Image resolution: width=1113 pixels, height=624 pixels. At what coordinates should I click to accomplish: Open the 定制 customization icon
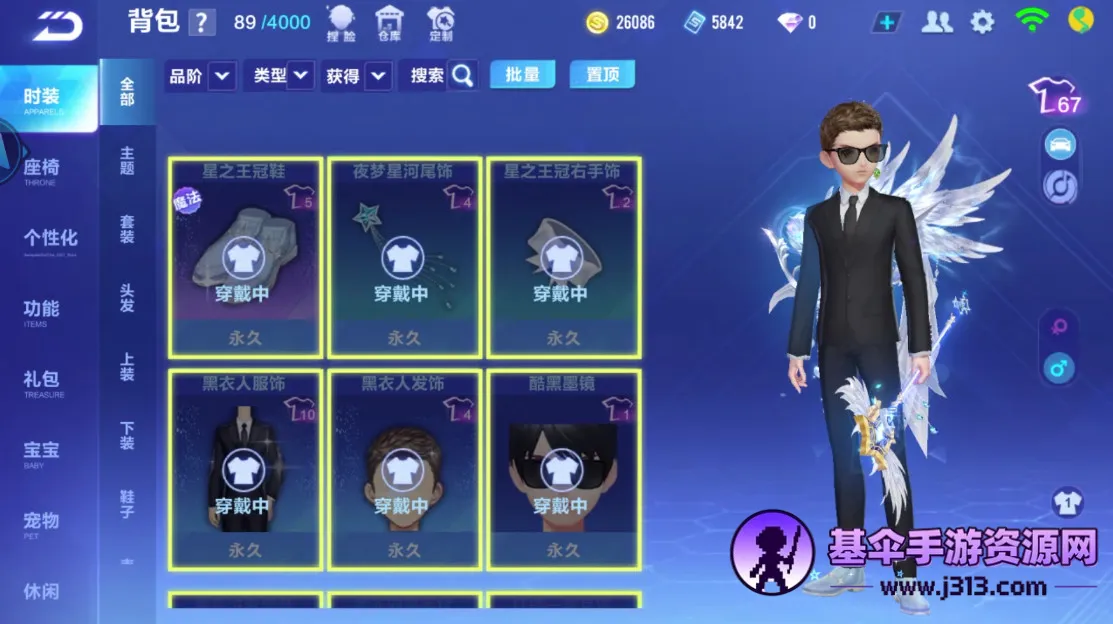click(x=440, y=23)
